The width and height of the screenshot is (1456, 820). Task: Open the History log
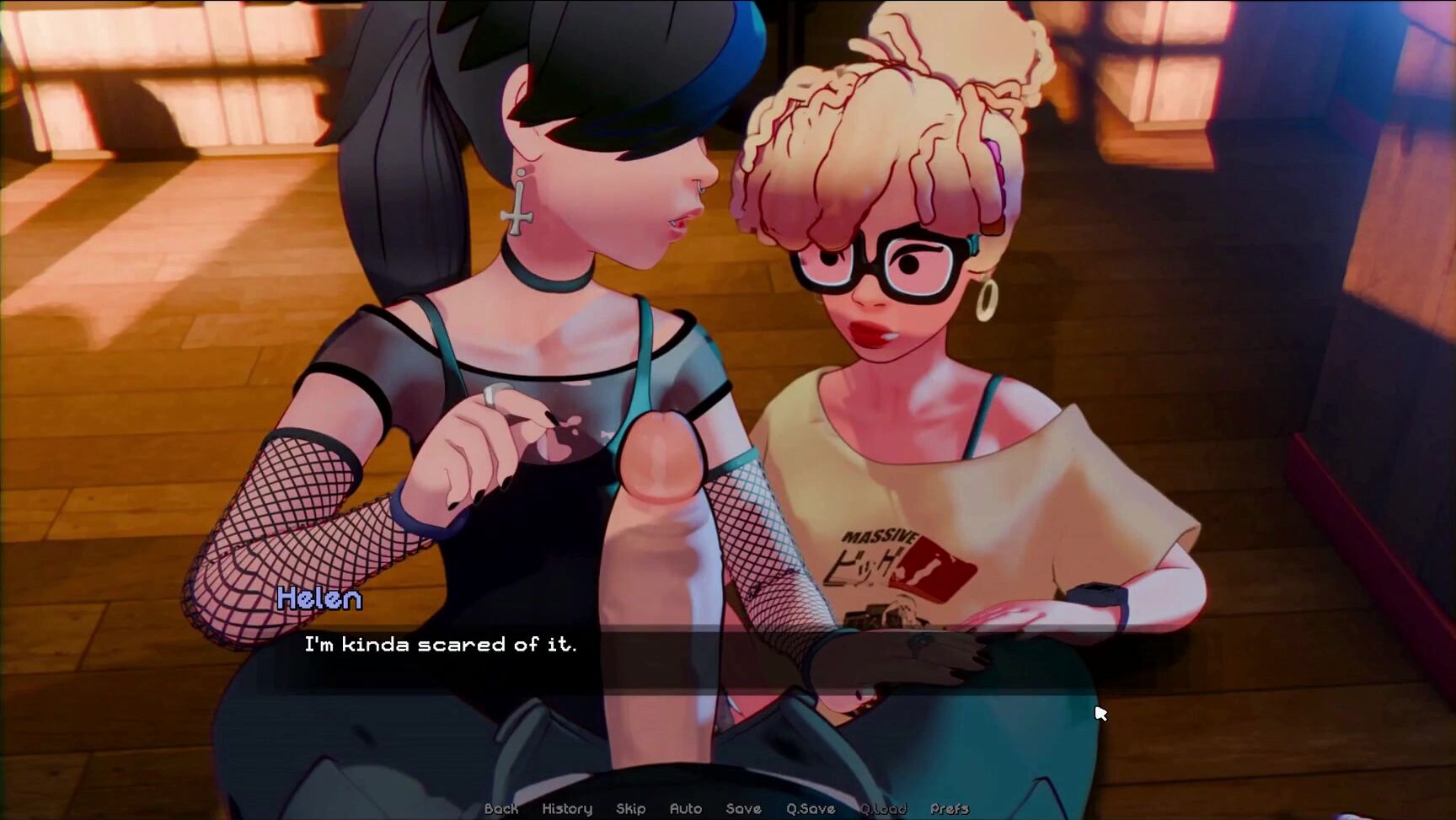point(567,809)
